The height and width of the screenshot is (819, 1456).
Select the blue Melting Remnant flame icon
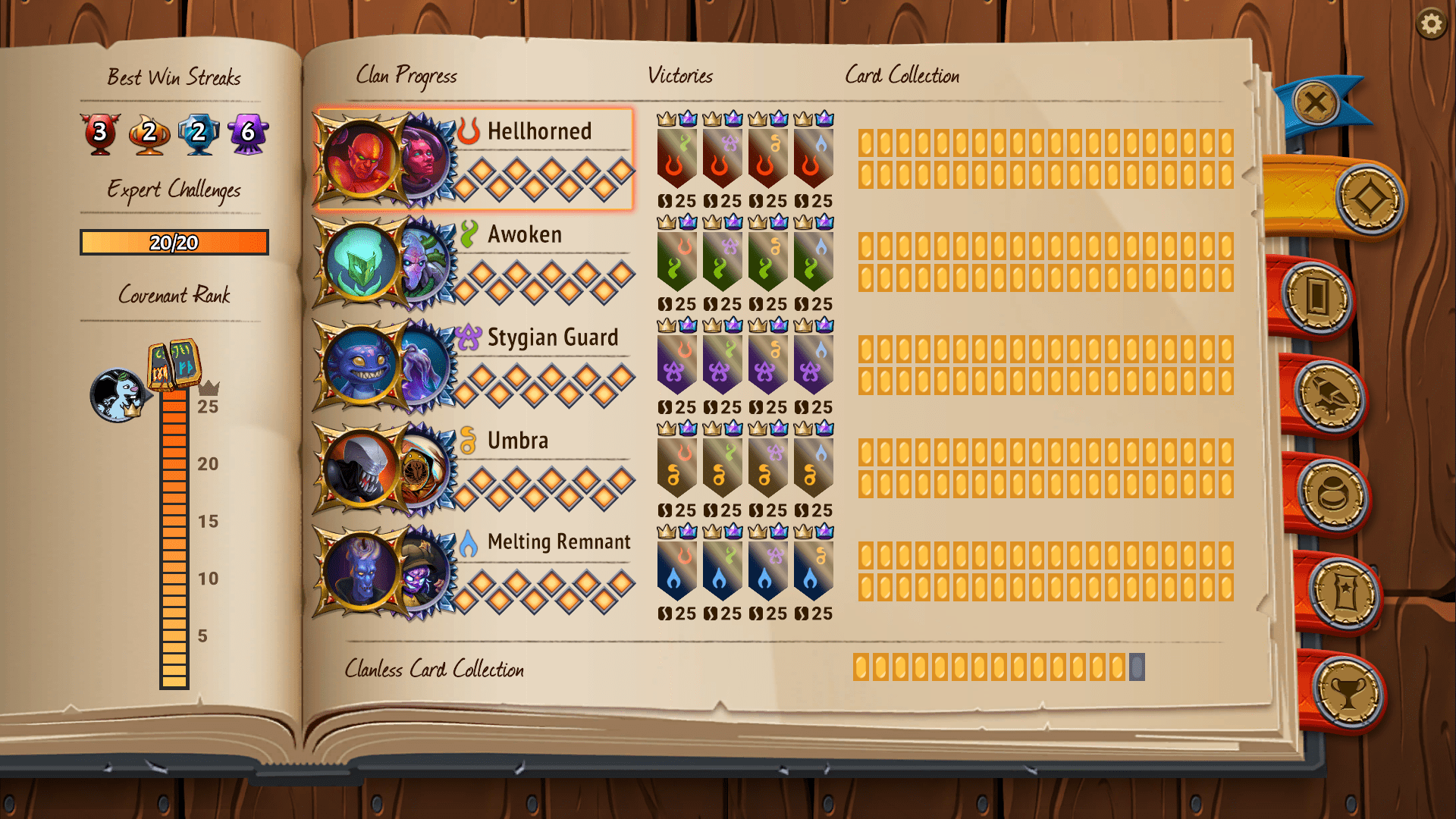coord(469,541)
